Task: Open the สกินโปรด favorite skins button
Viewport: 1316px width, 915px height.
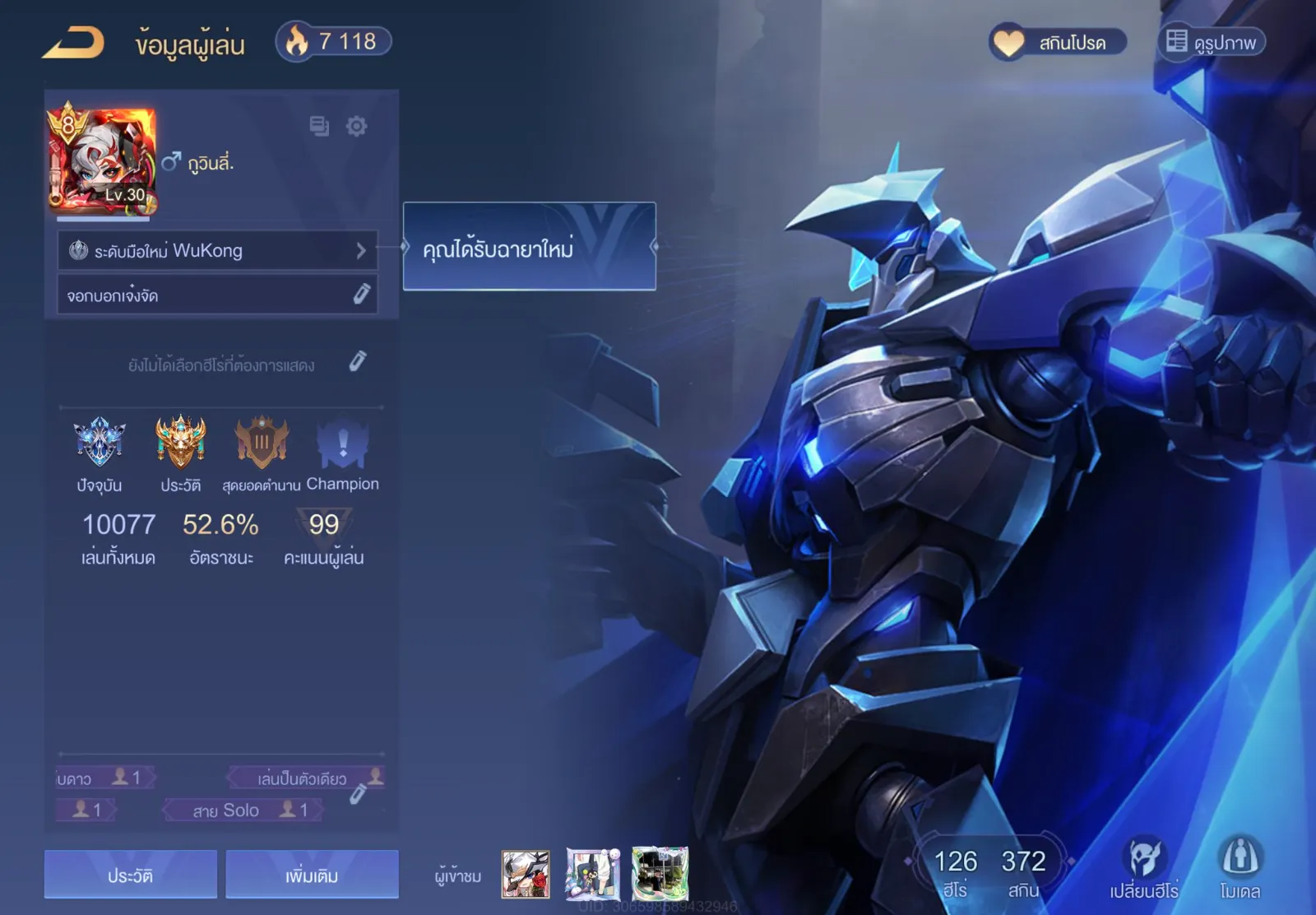Action: pyautogui.click(x=1057, y=42)
